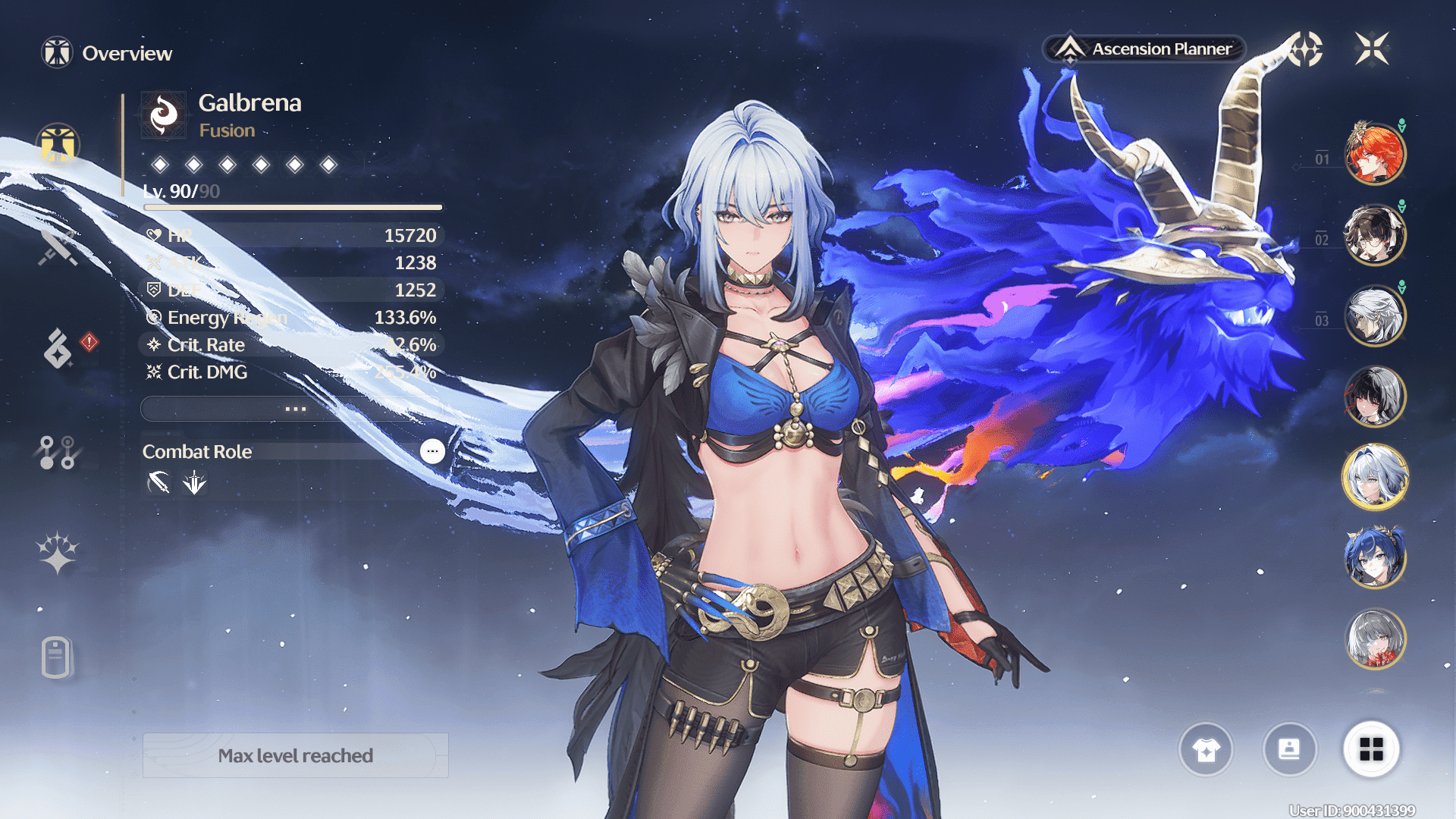Switch to the Resonance Chain star tab
This screenshot has width=1456, height=819.
point(58,553)
